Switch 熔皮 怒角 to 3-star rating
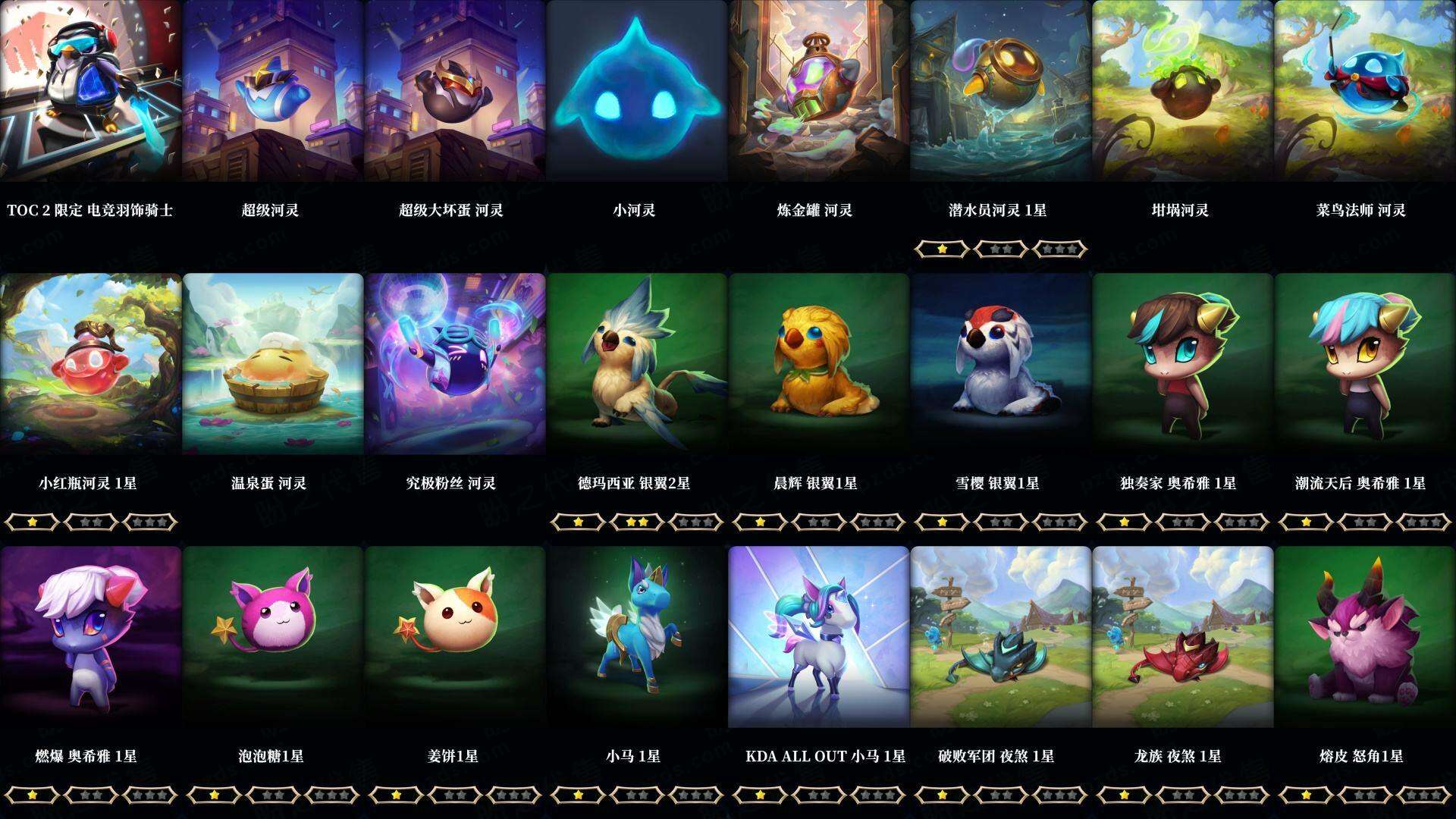 (1424, 795)
